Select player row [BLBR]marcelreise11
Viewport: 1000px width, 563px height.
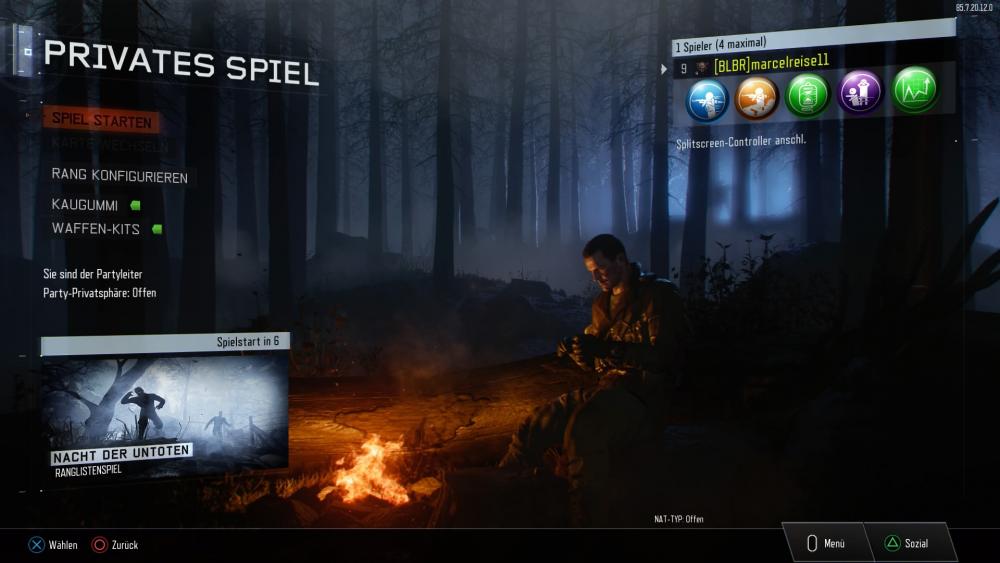(770, 67)
